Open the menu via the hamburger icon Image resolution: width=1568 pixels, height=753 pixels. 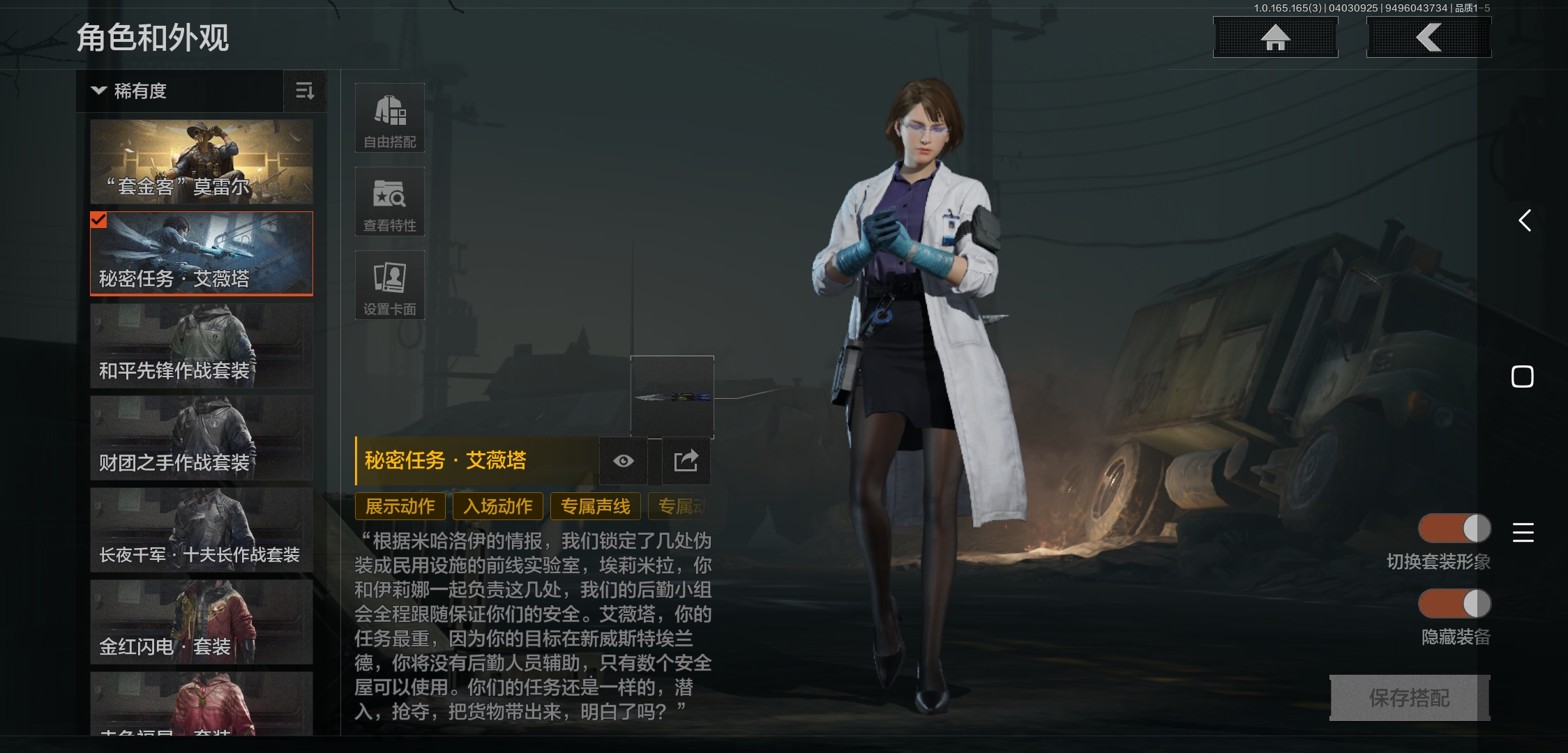pos(1524,533)
